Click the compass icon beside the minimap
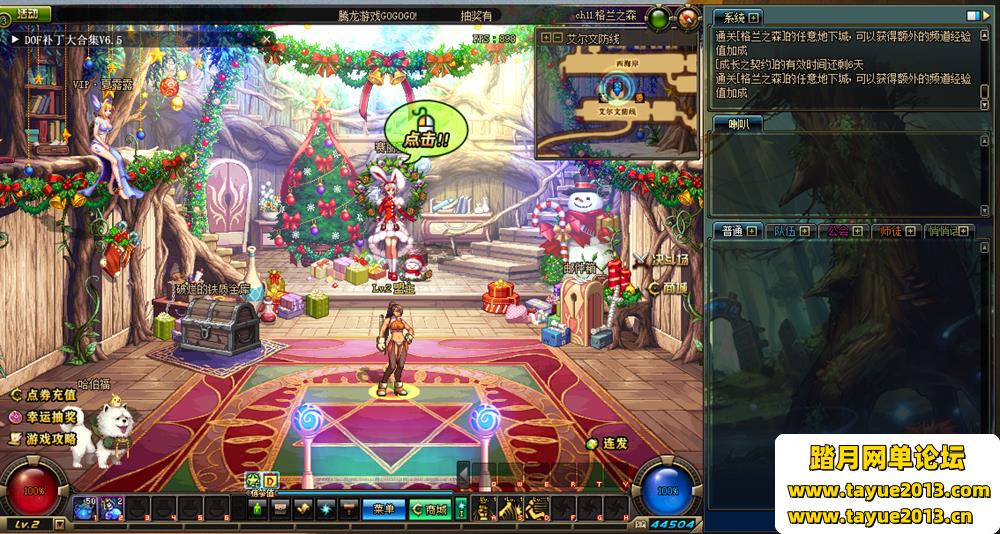 pos(687,18)
